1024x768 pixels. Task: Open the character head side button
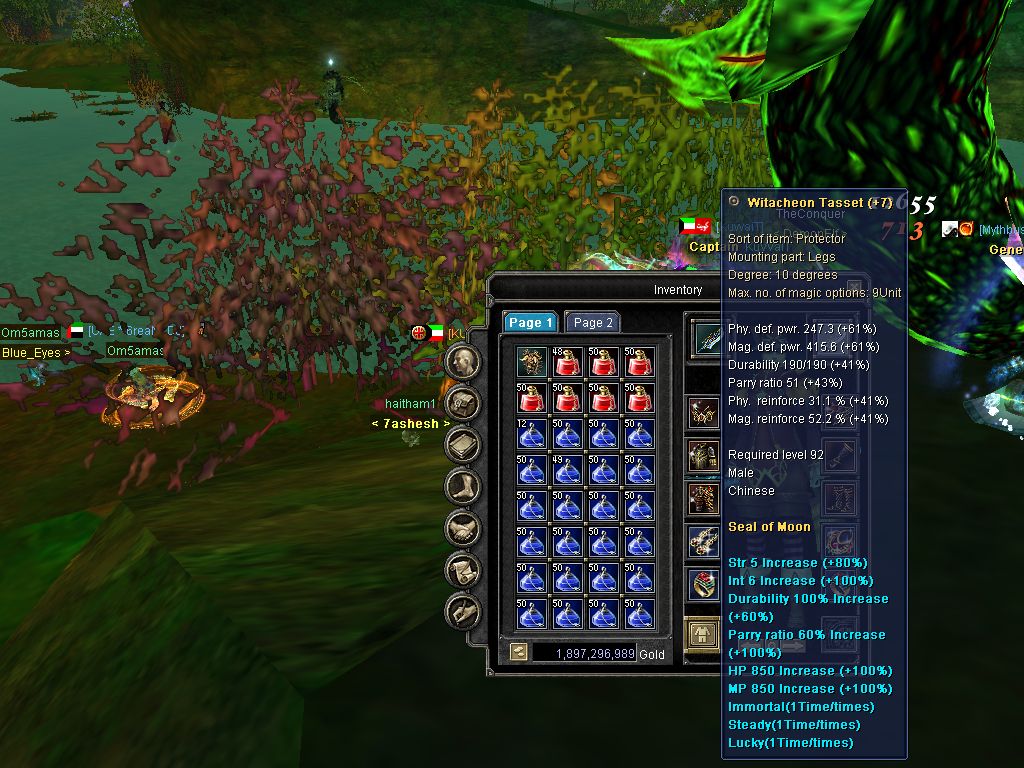pos(461,361)
